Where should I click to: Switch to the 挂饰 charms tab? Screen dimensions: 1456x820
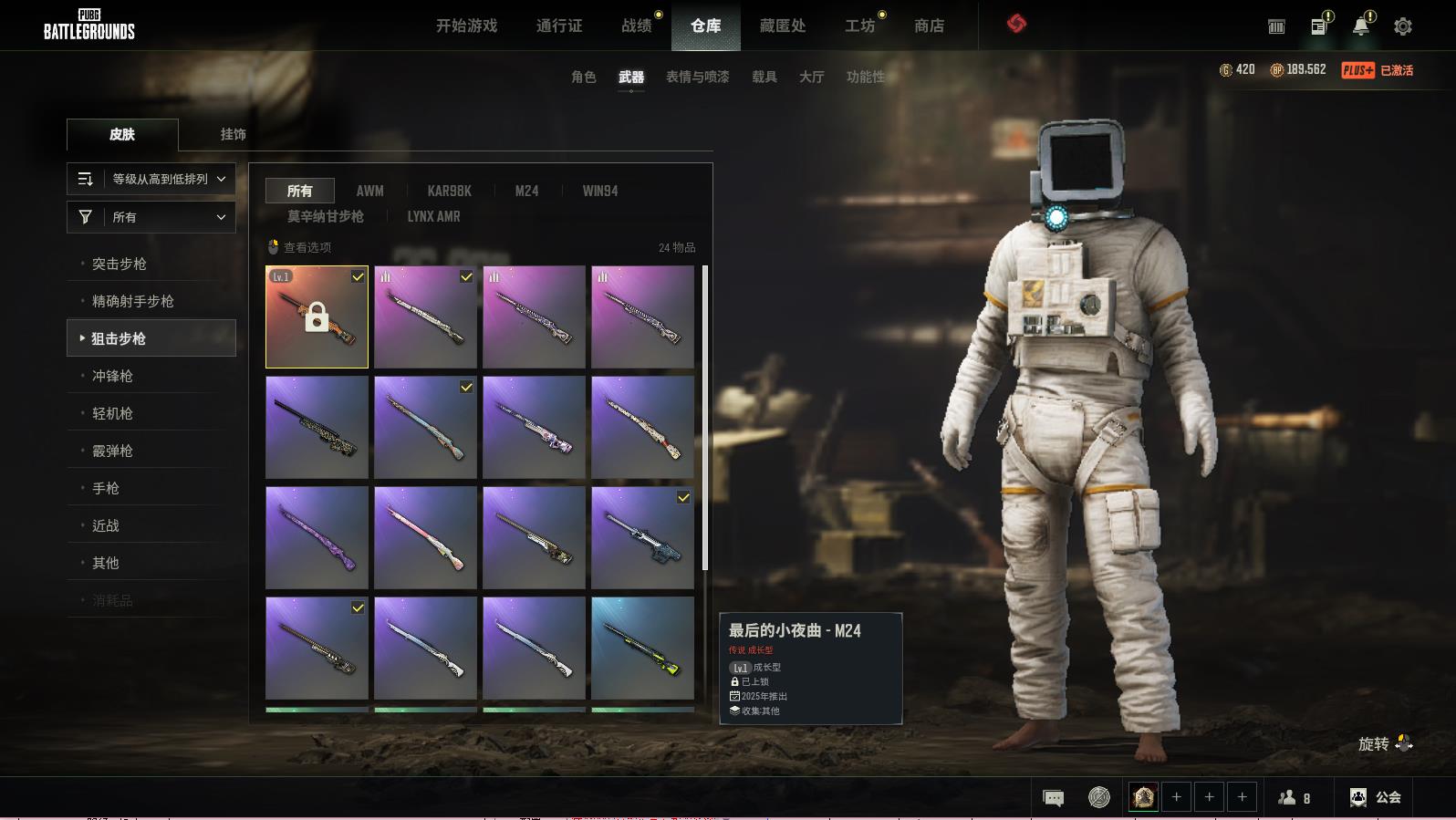pyautogui.click(x=233, y=134)
